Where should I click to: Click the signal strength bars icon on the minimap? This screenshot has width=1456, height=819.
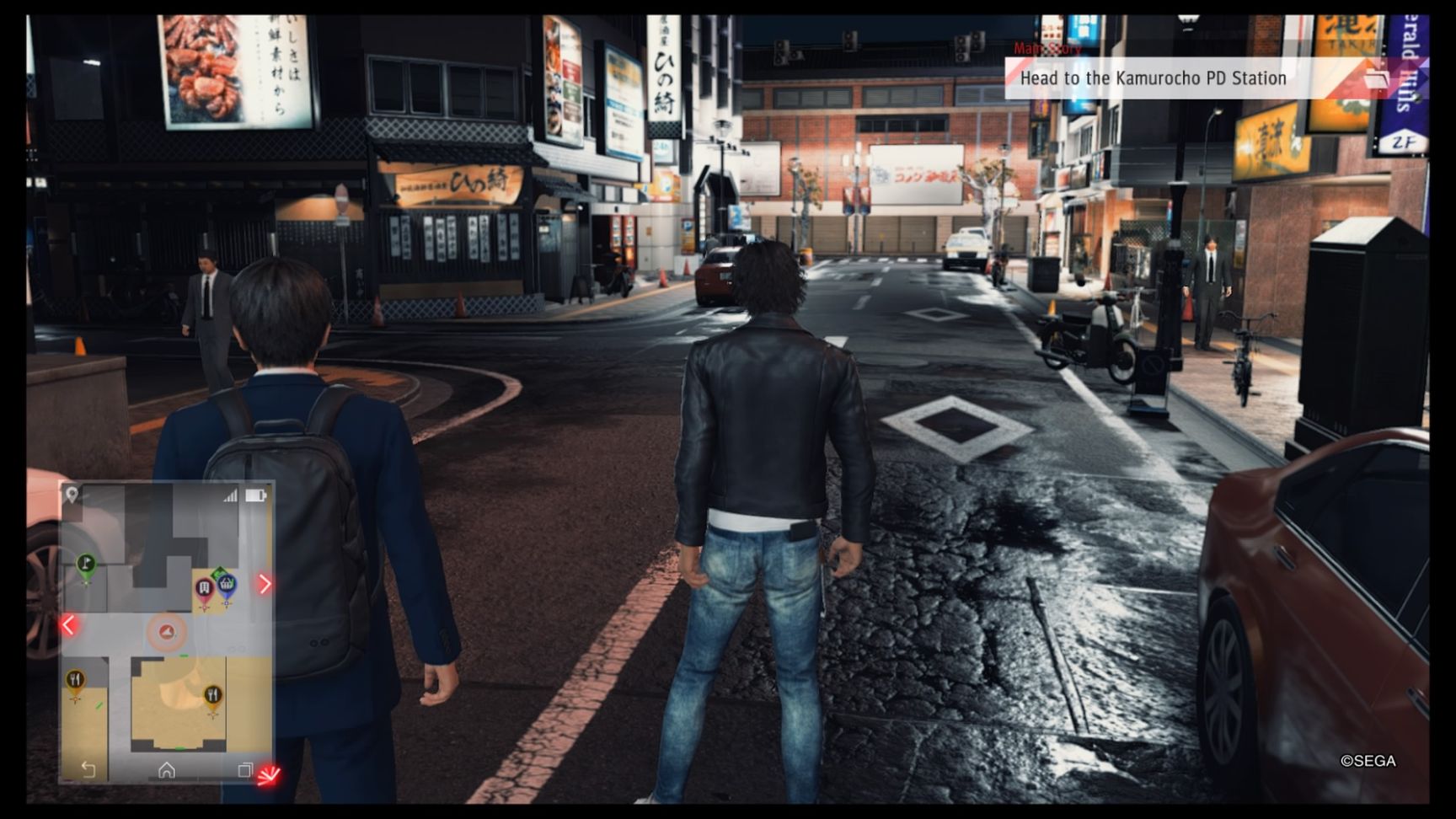(x=230, y=495)
